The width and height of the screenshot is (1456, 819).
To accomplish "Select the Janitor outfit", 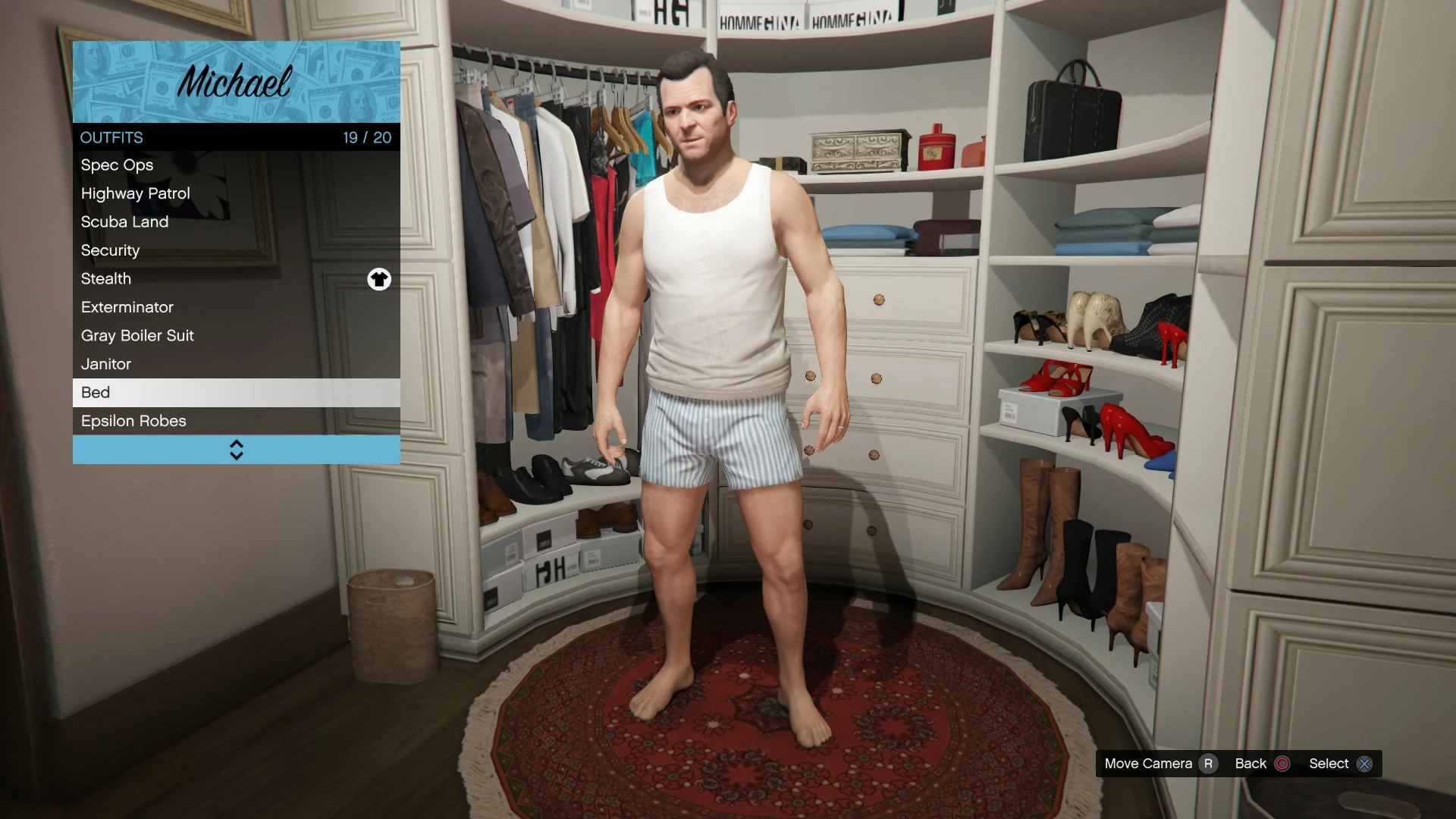I will click(x=105, y=364).
